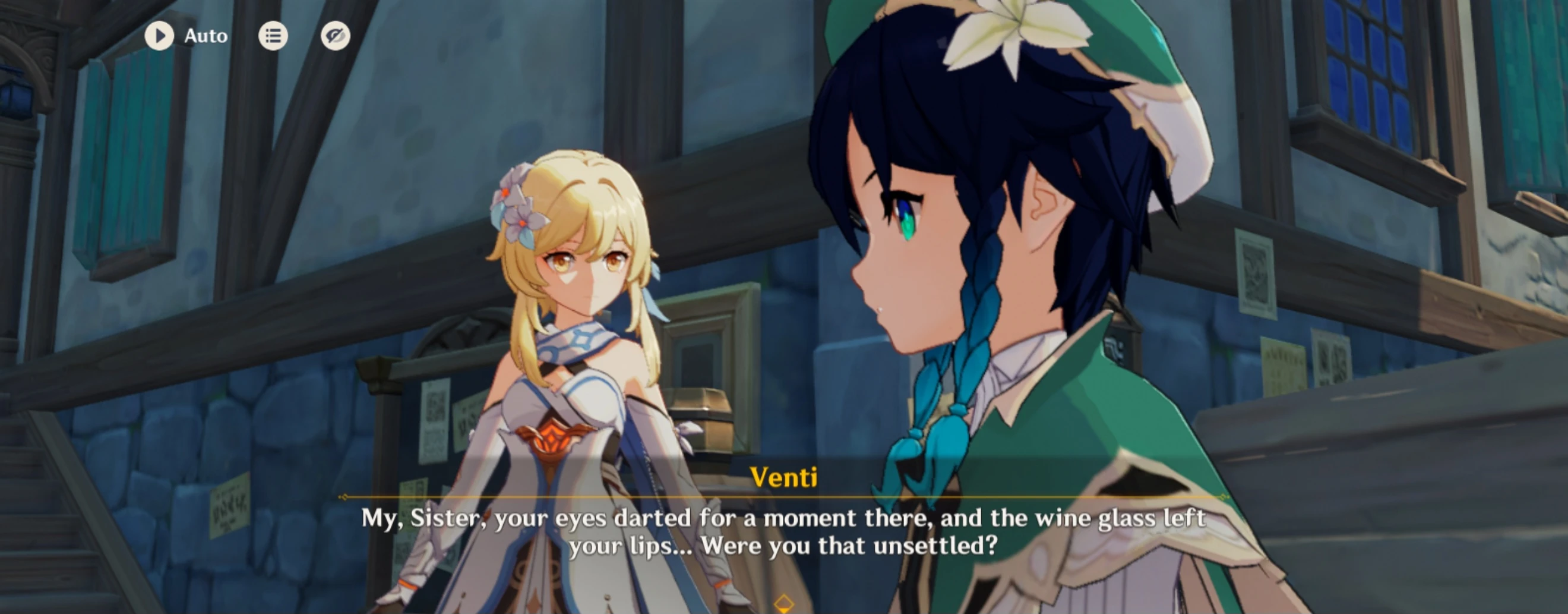Click the diamond continue indicator below dialogue

(x=784, y=605)
